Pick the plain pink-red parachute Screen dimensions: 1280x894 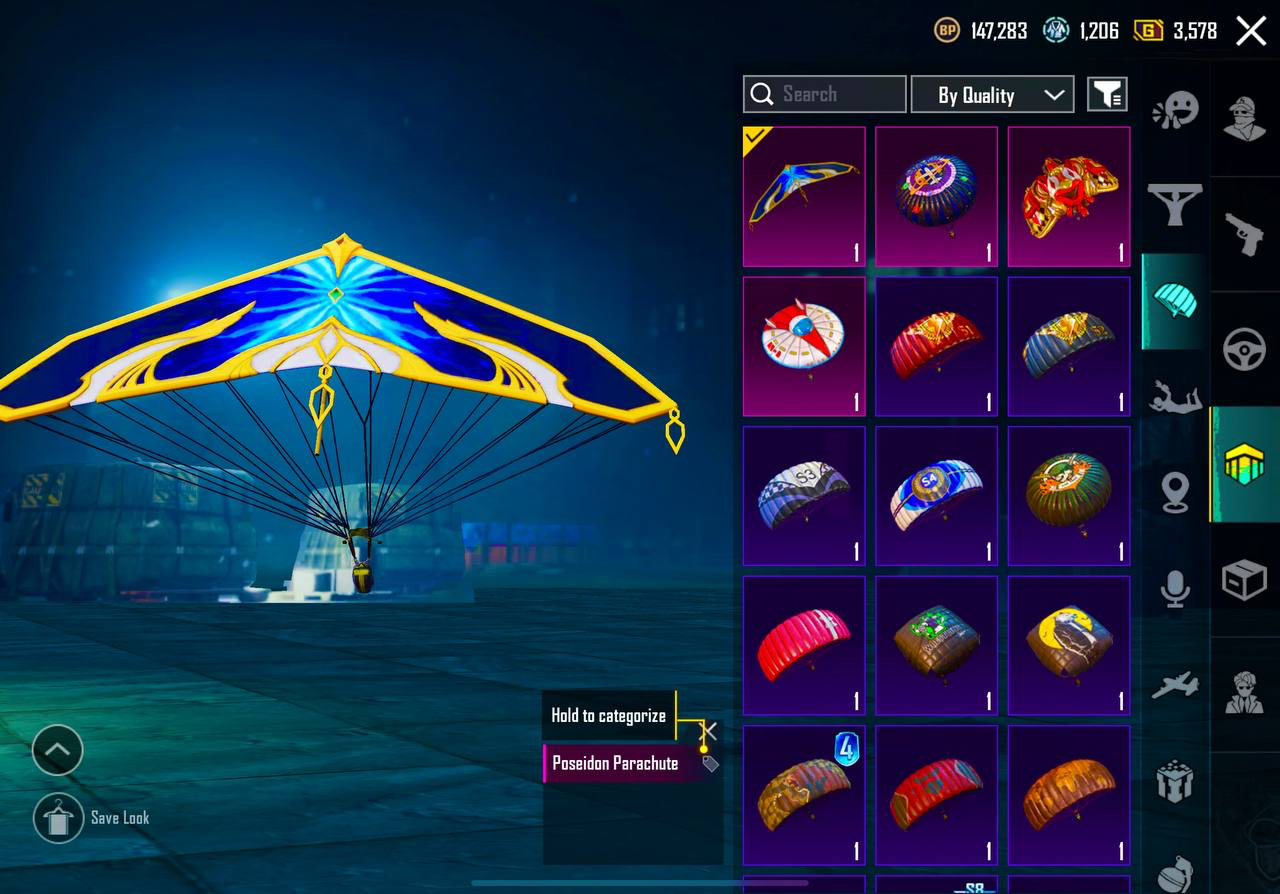tap(804, 645)
